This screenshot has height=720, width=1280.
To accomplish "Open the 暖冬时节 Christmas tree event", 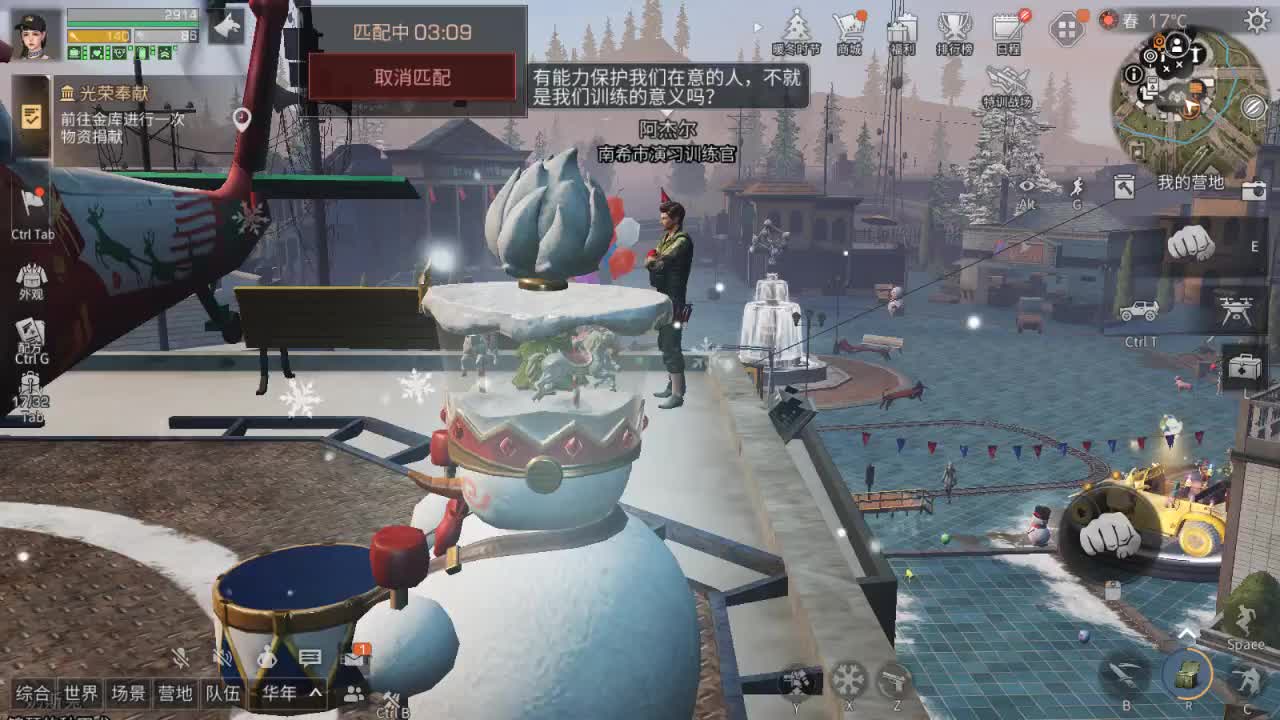I will 797,31.
